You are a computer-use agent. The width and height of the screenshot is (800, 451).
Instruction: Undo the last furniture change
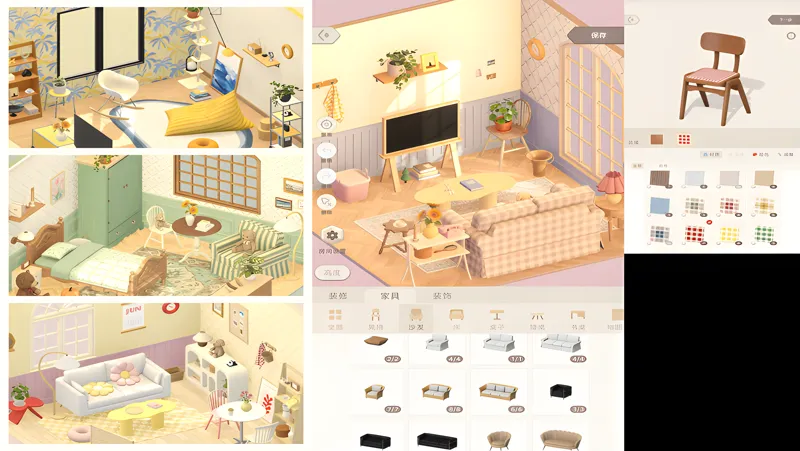click(327, 151)
